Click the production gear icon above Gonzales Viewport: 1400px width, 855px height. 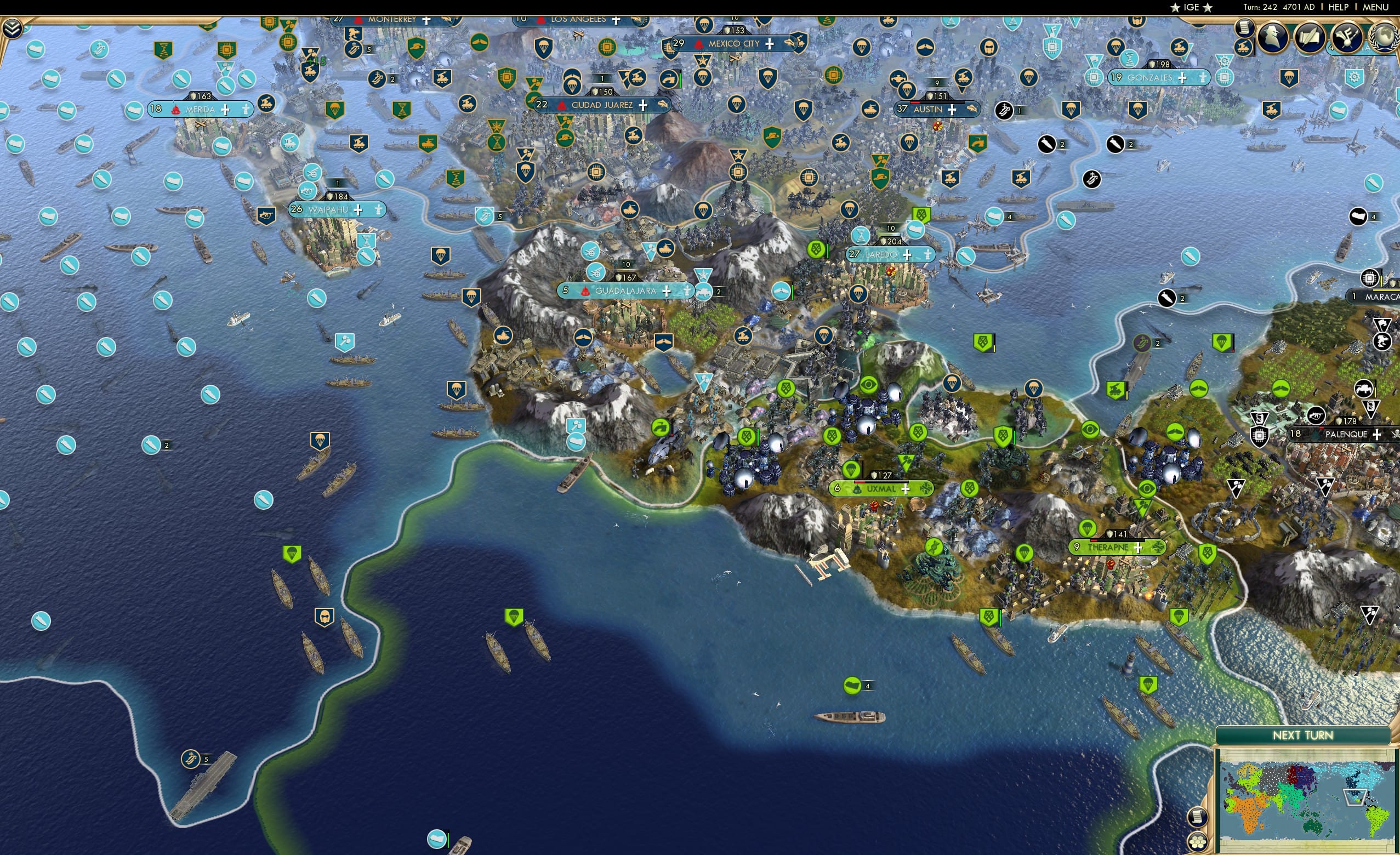coord(1226,61)
